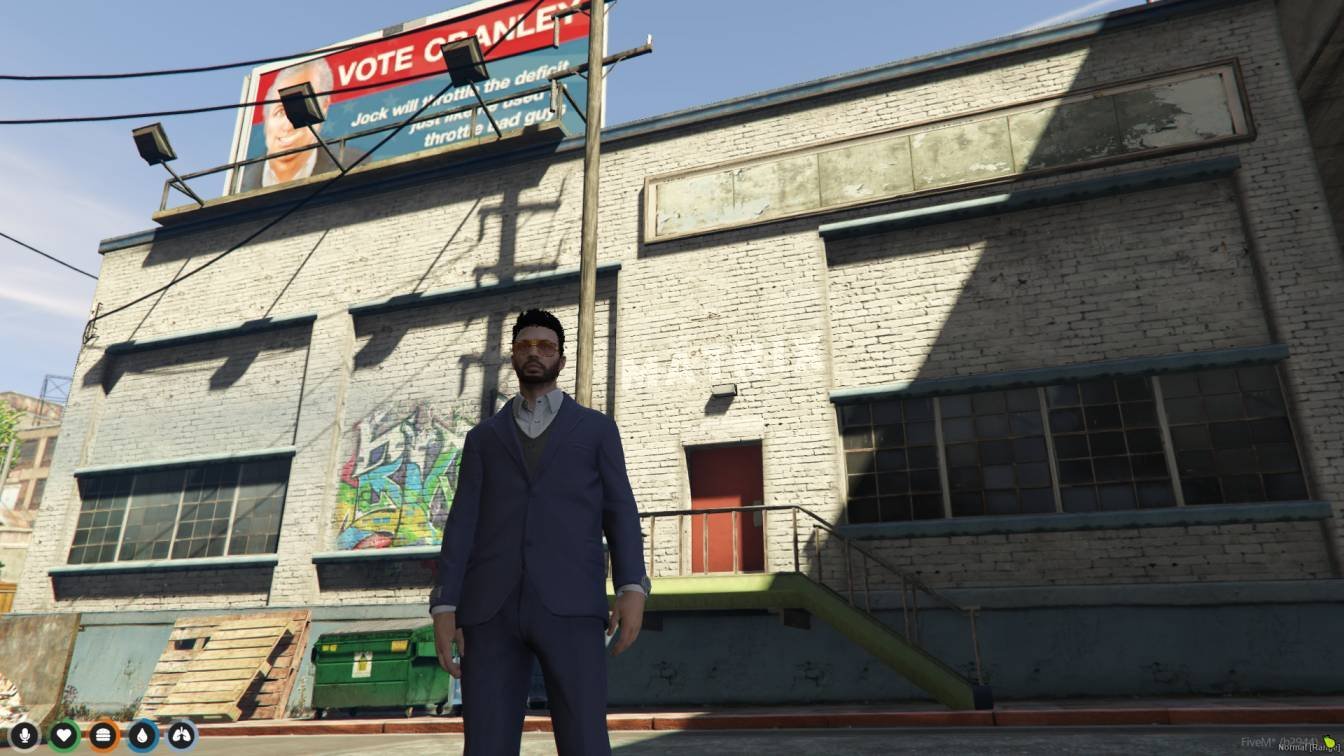Image resolution: width=1344 pixels, height=756 pixels.
Task: Click the microphone voice status icon
Action: point(24,736)
